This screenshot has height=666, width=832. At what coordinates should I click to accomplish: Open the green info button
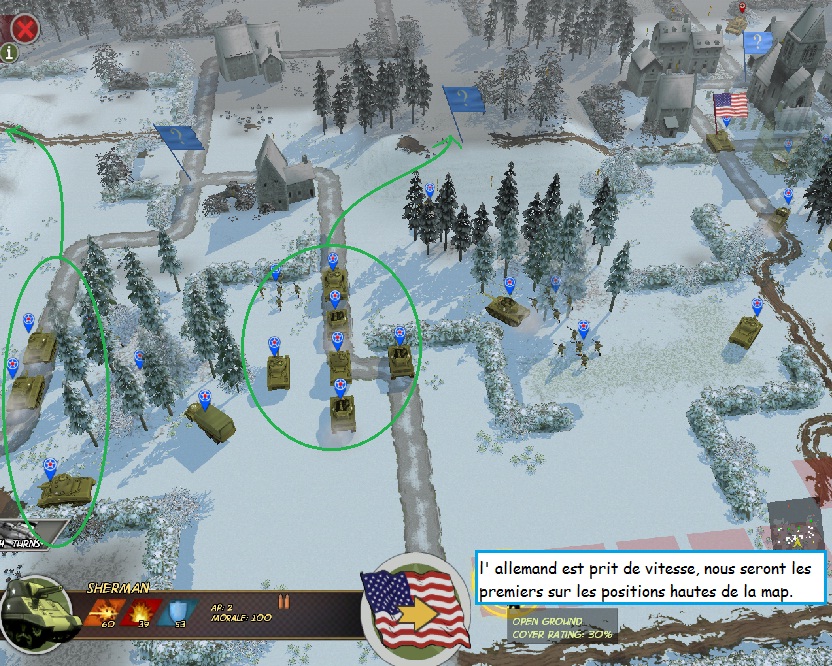(9, 53)
